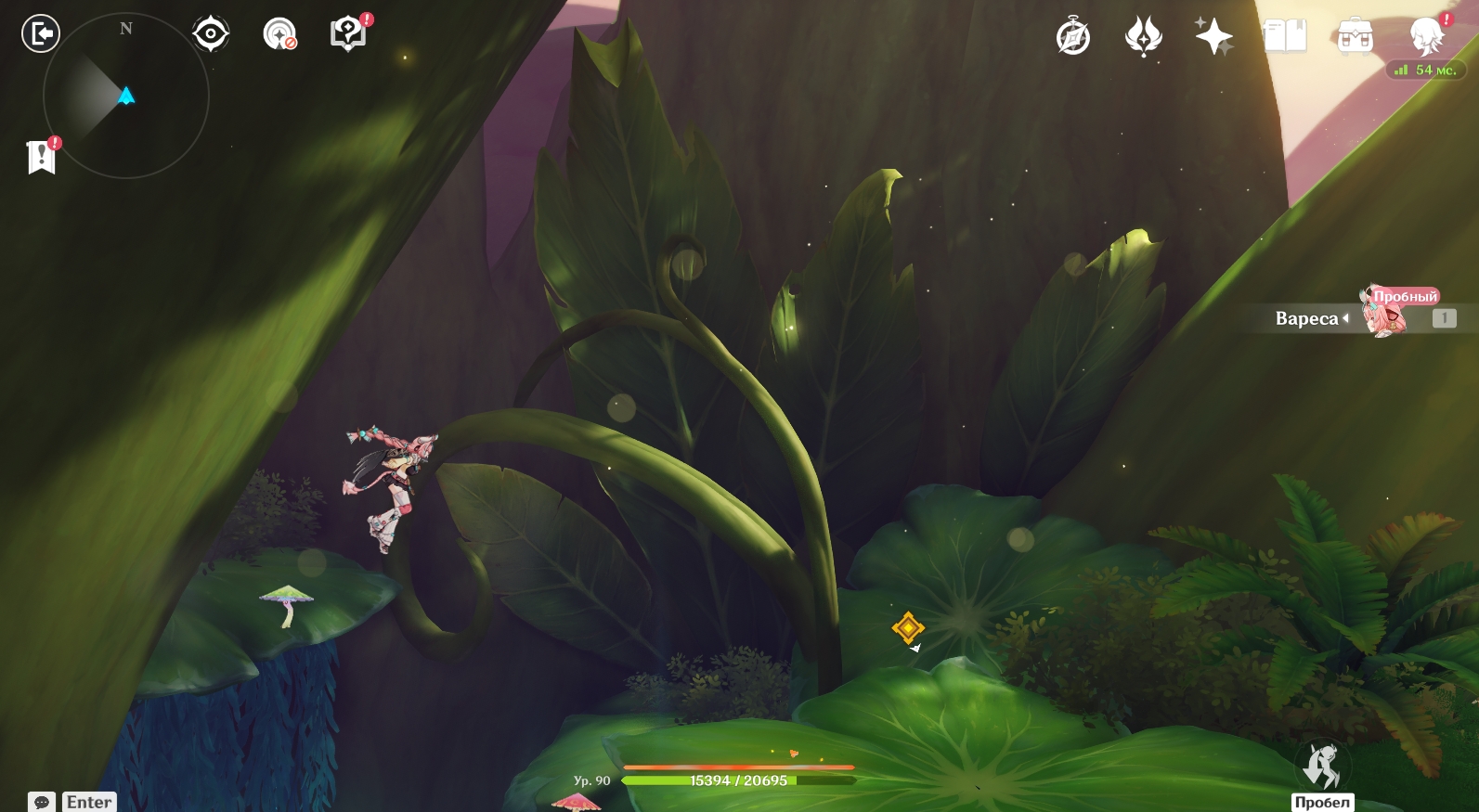The image size is (1479, 812).
Task: Open the winged events icon
Action: click(1143, 38)
